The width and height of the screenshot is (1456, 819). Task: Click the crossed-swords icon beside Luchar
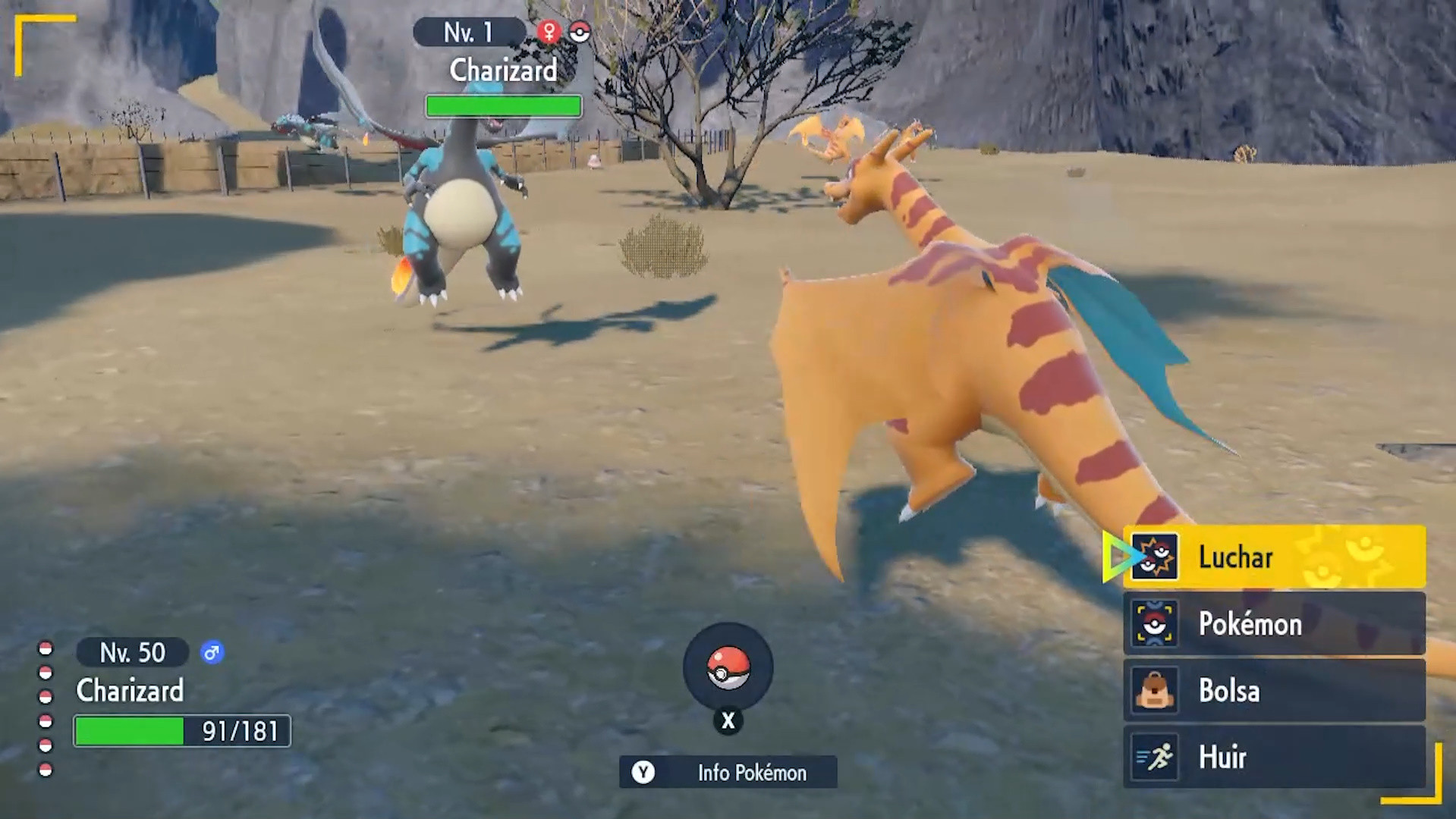[1156, 557]
